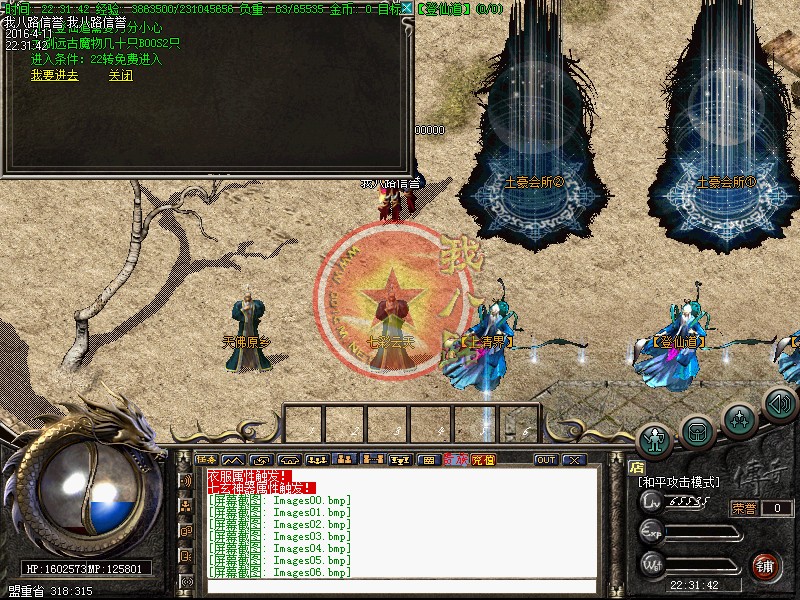Open the yellow 店 store icon
800x600 pixels.
pyautogui.click(x=636, y=466)
